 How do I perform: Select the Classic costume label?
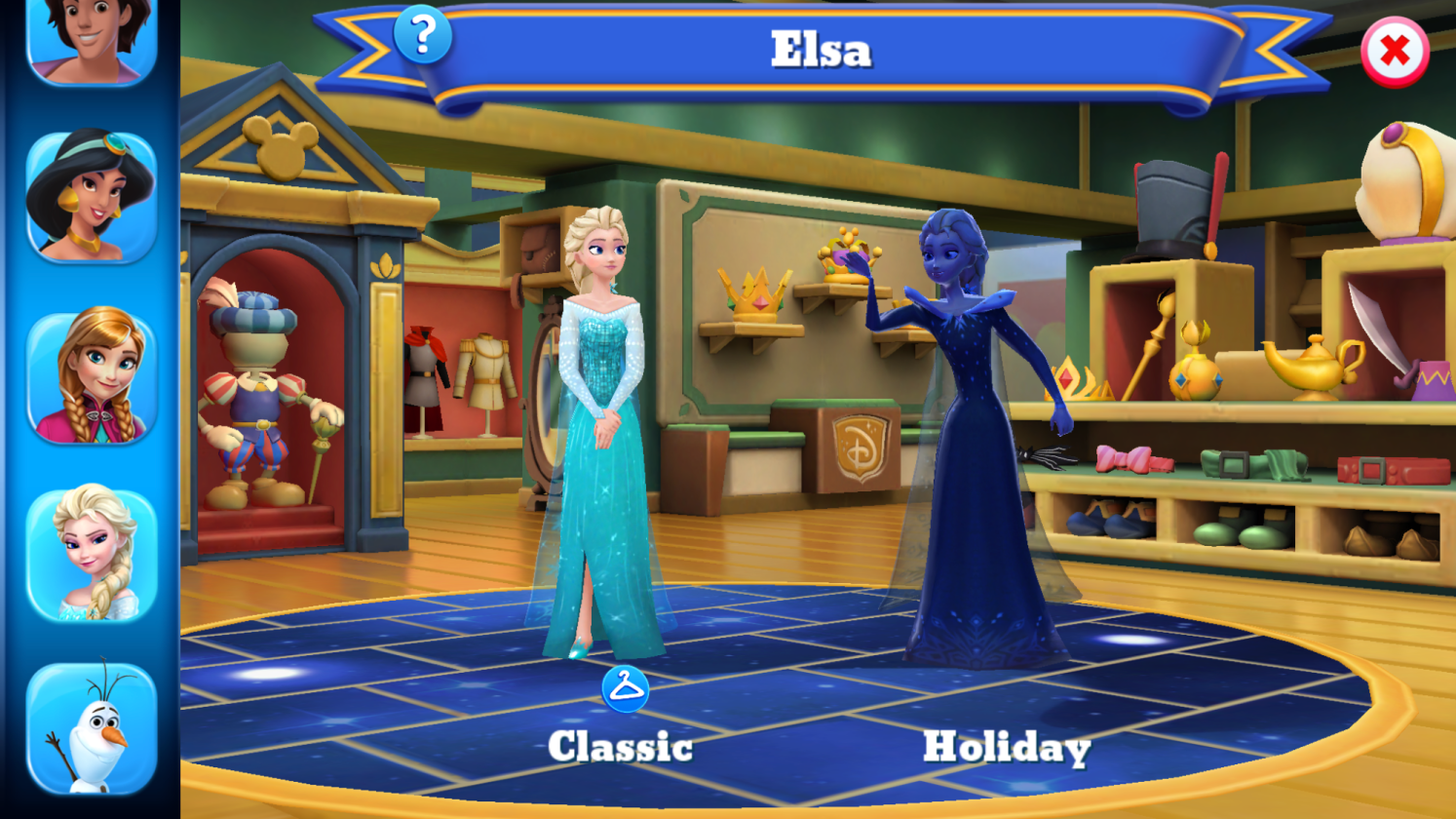[621, 747]
